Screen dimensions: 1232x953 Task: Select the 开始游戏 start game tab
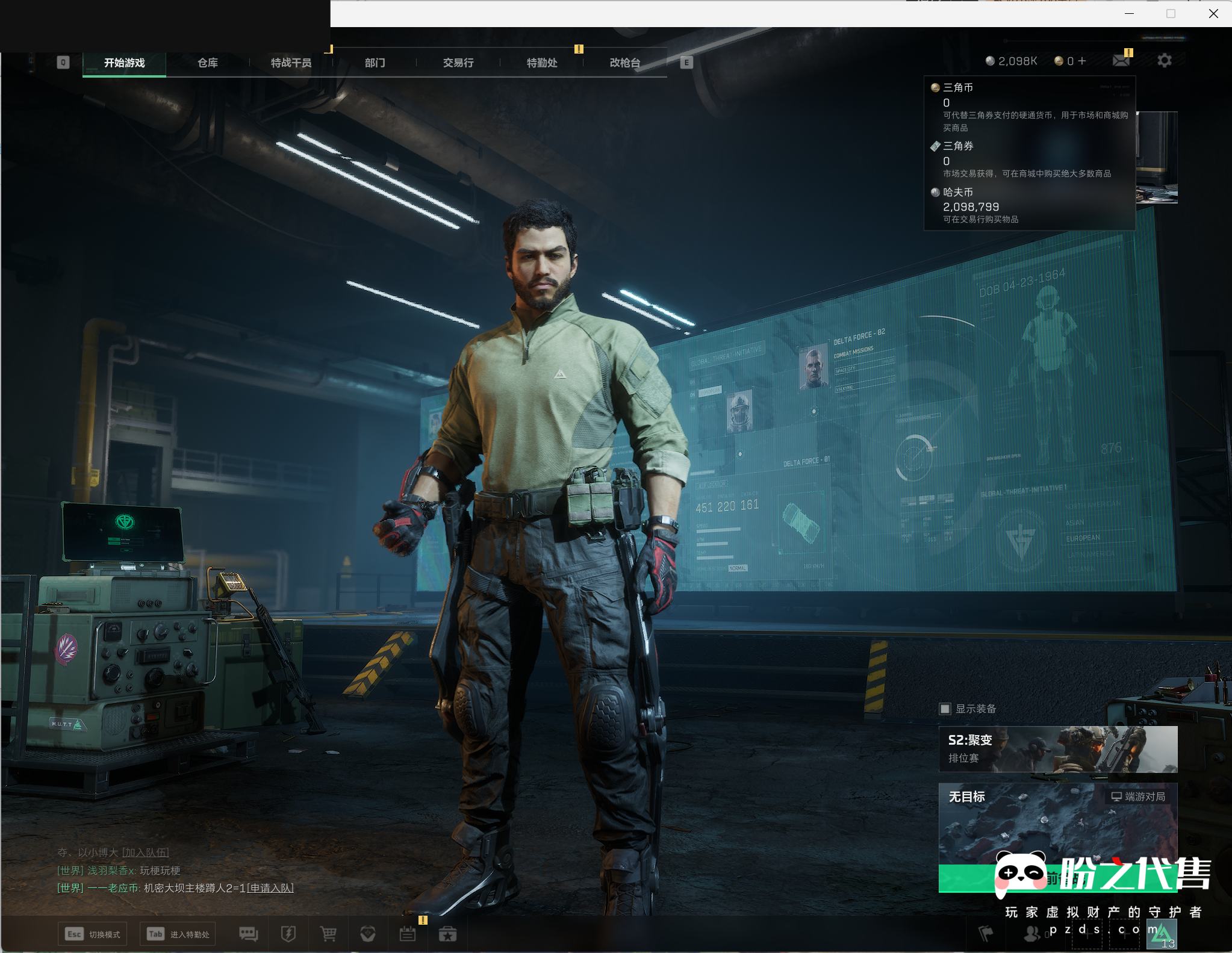pyautogui.click(x=124, y=63)
